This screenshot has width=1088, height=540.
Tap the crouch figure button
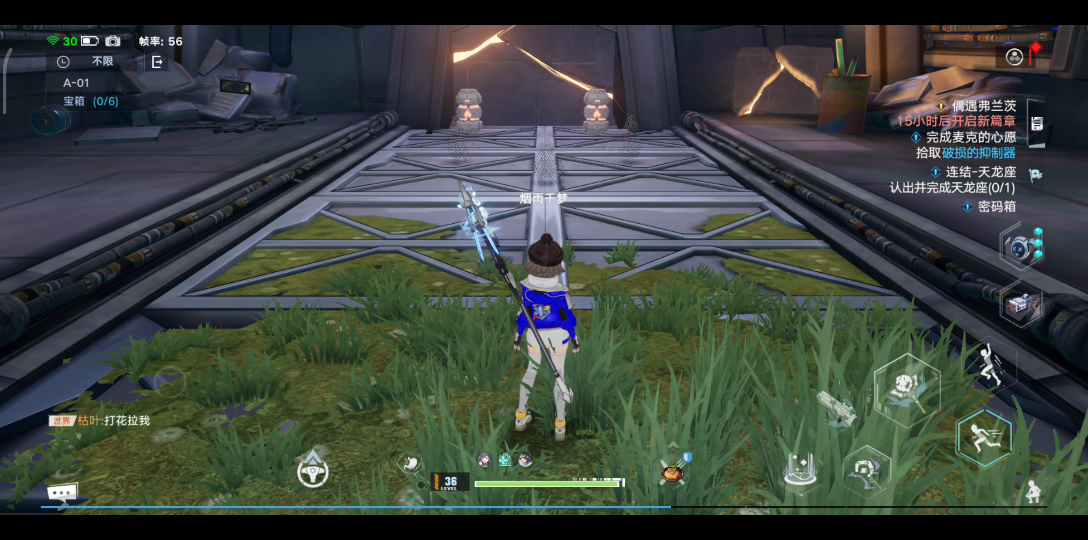(1033, 491)
